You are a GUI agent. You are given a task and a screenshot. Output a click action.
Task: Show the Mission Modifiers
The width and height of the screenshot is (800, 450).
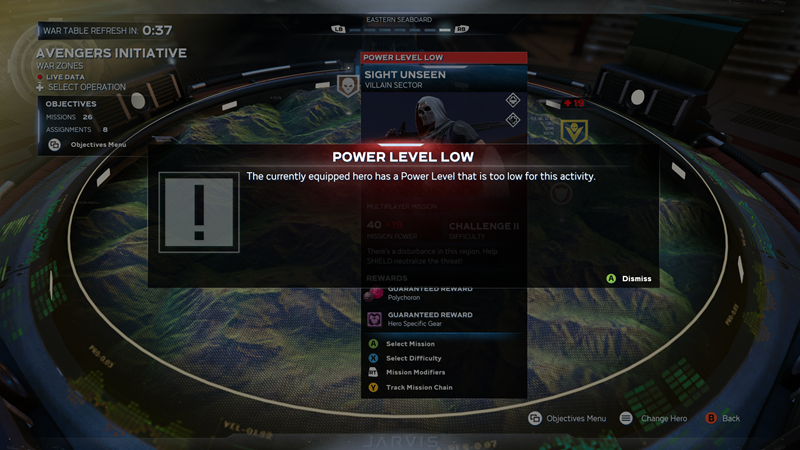[x=415, y=372]
